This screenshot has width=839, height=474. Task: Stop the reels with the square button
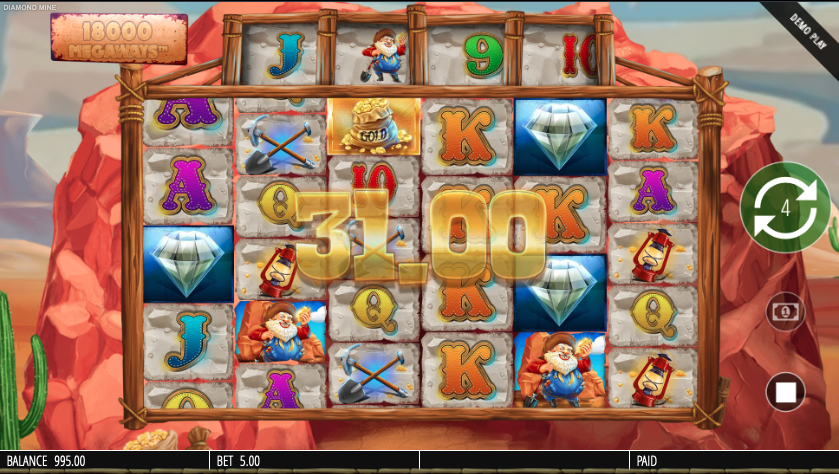[785, 390]
